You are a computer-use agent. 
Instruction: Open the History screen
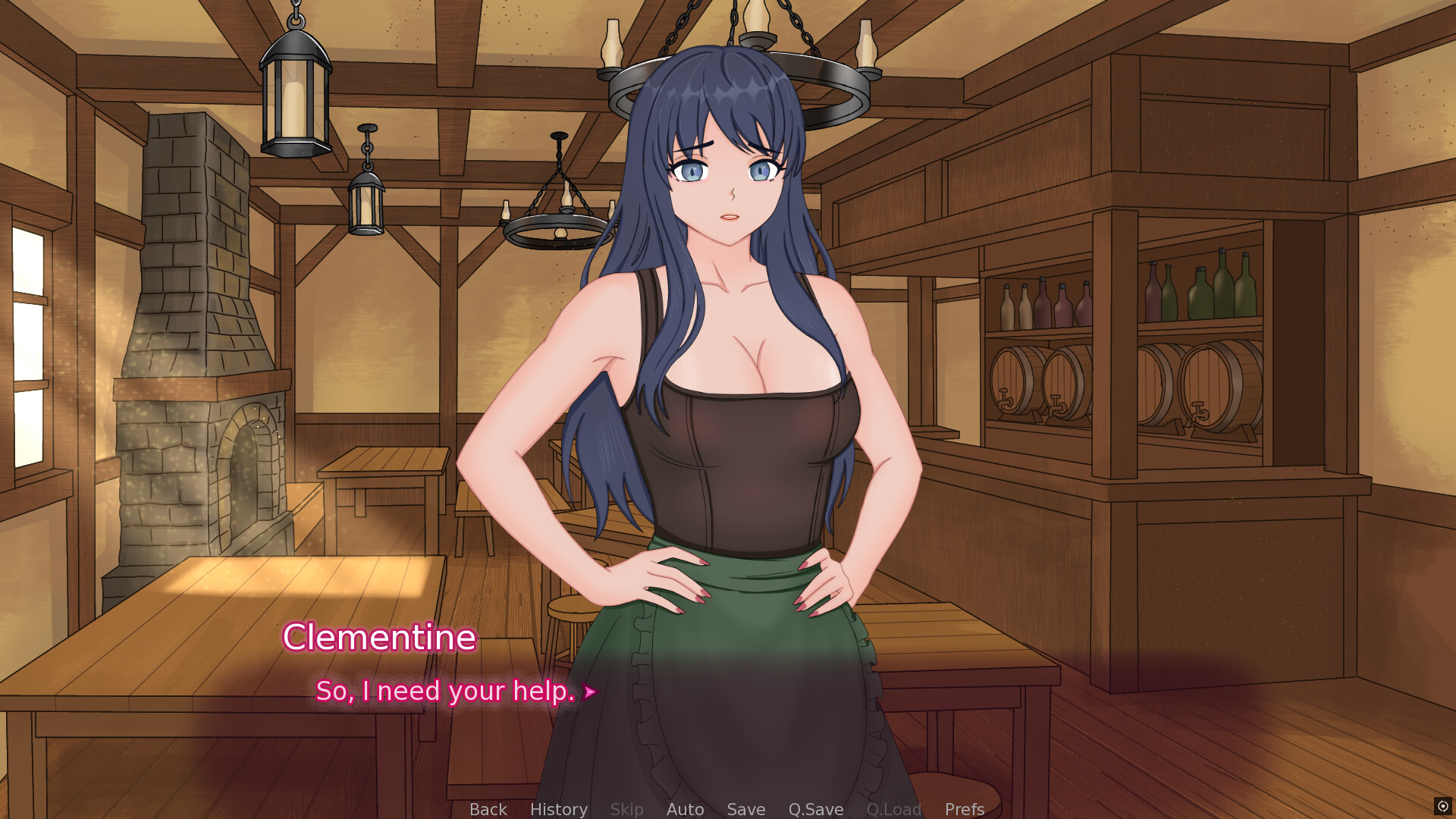click(x=558, y=809)
